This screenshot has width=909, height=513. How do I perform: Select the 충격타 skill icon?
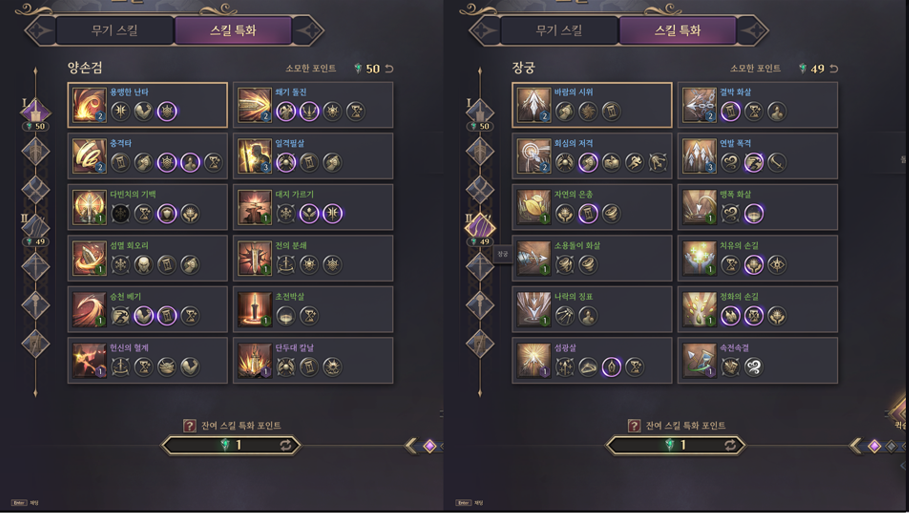89,156
